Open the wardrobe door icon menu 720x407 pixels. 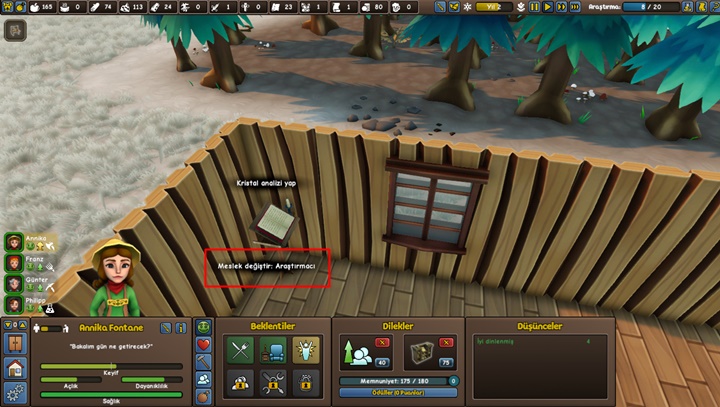tap(16, 344)
